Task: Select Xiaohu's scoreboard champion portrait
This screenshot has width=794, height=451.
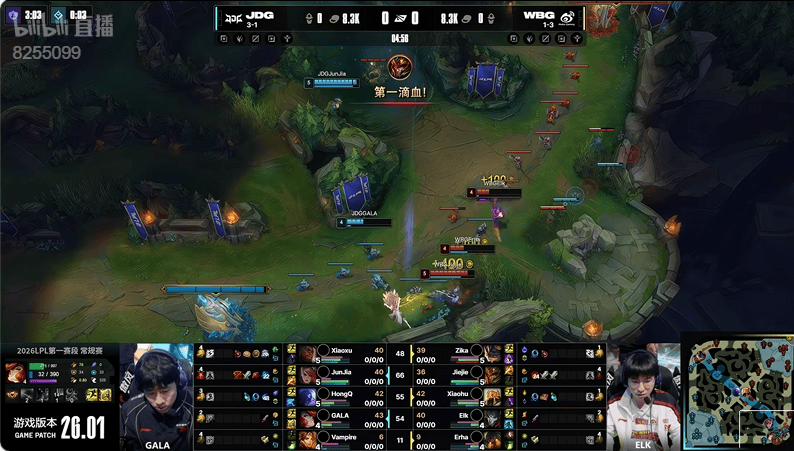Action: (x=491, y=395)
